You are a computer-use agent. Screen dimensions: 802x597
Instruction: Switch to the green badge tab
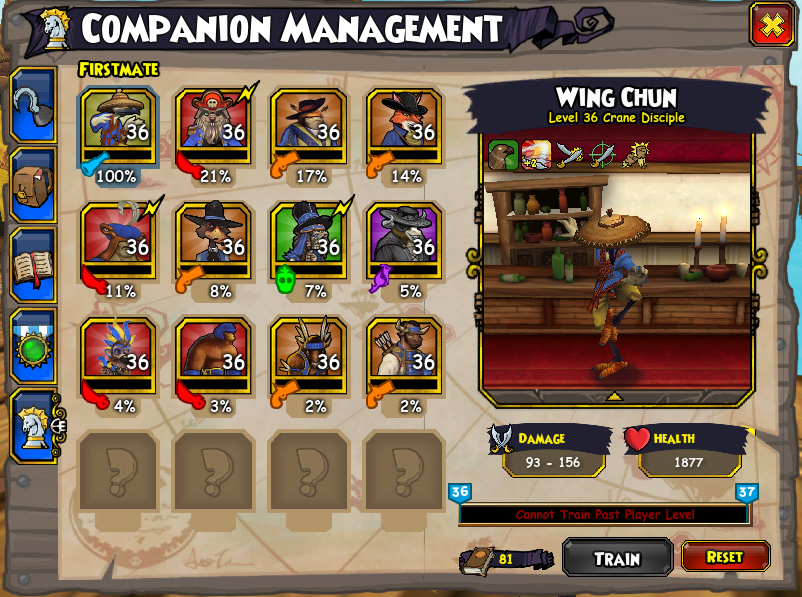tap(31, 345)
